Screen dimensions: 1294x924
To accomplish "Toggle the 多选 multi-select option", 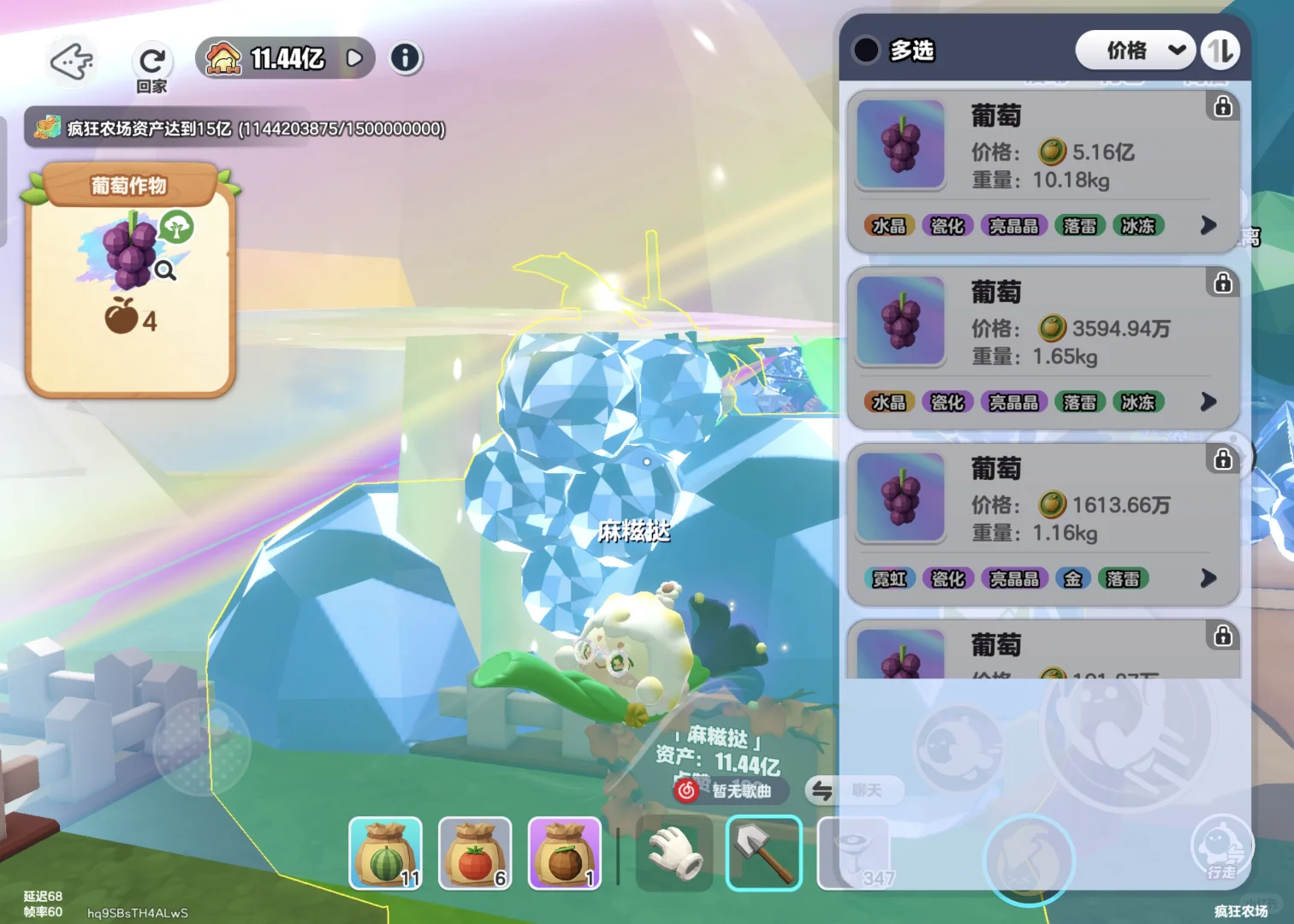I will pyautogui.click(x=866, y=50).
